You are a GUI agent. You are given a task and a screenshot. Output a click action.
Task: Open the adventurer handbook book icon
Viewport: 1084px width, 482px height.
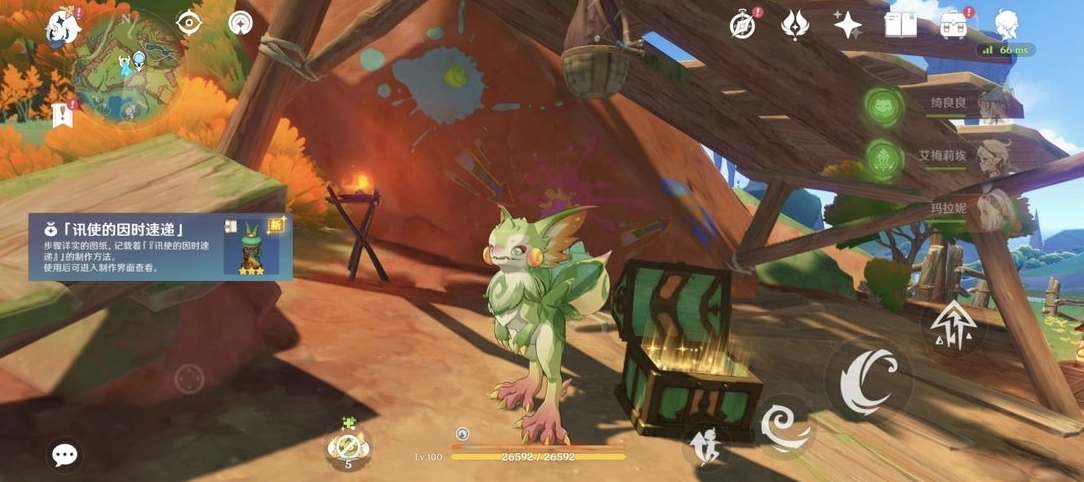click(x=901, y=25)
